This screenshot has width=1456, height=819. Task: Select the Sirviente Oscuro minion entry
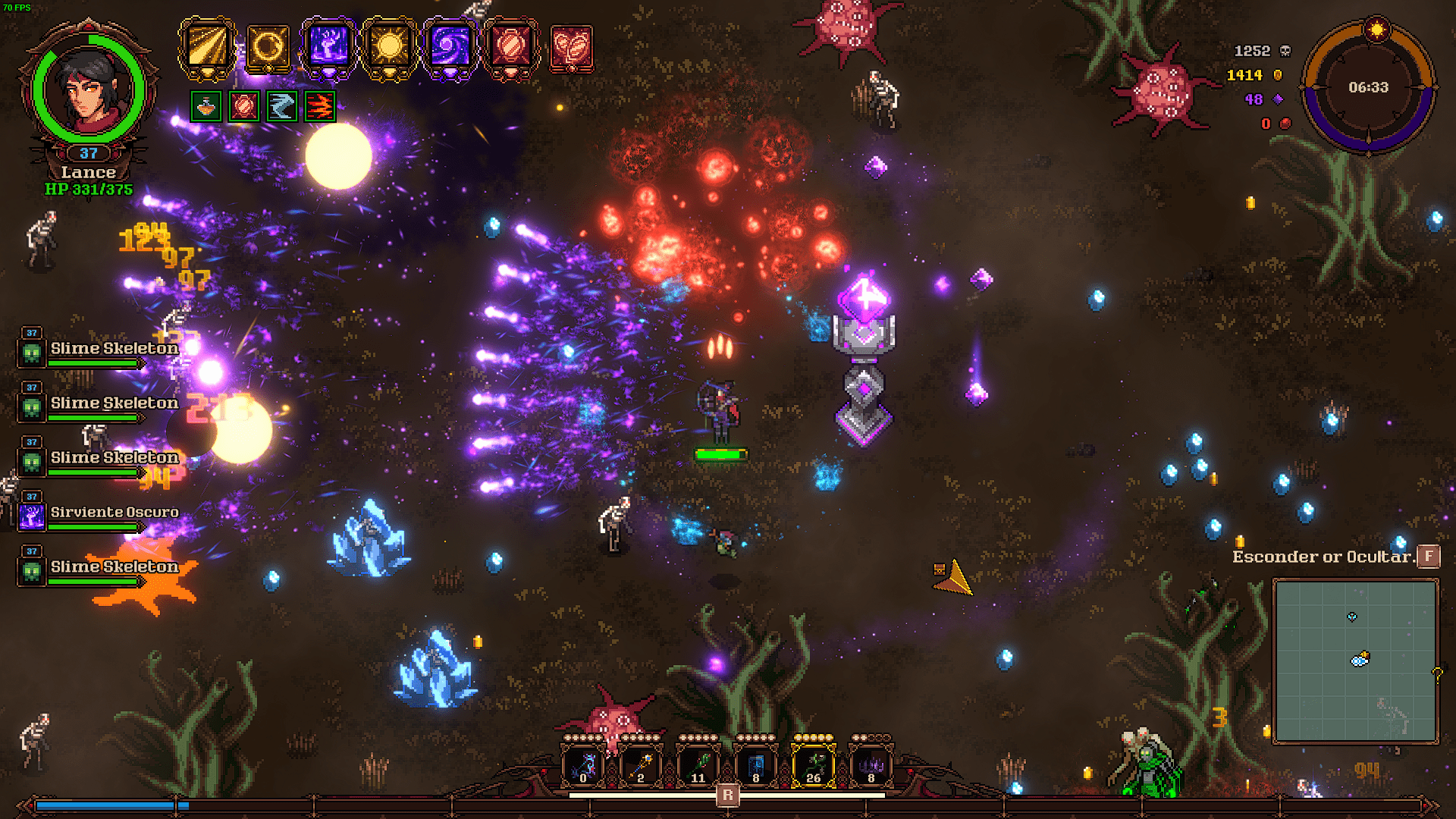click(114, 513)
